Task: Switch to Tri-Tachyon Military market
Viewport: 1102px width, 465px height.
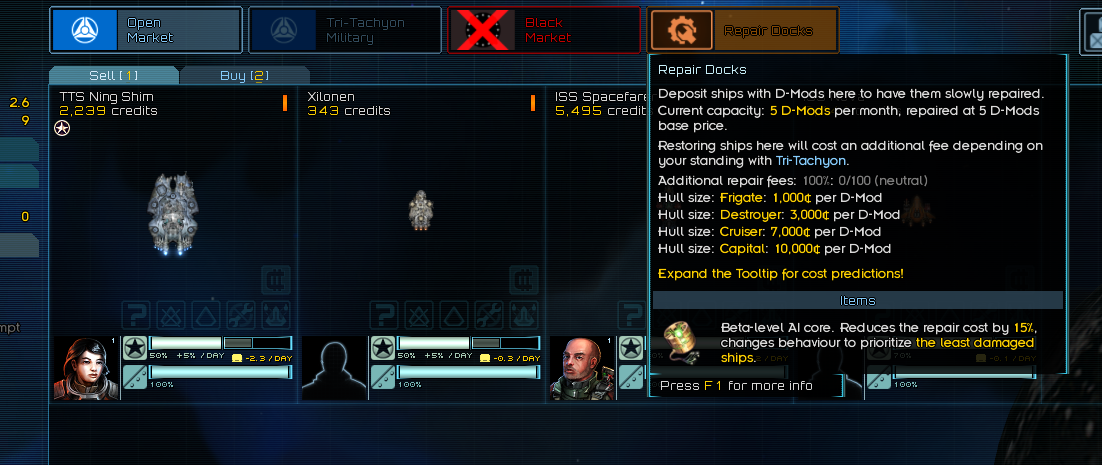Action: pyautogui.click(x=344, y=30)
